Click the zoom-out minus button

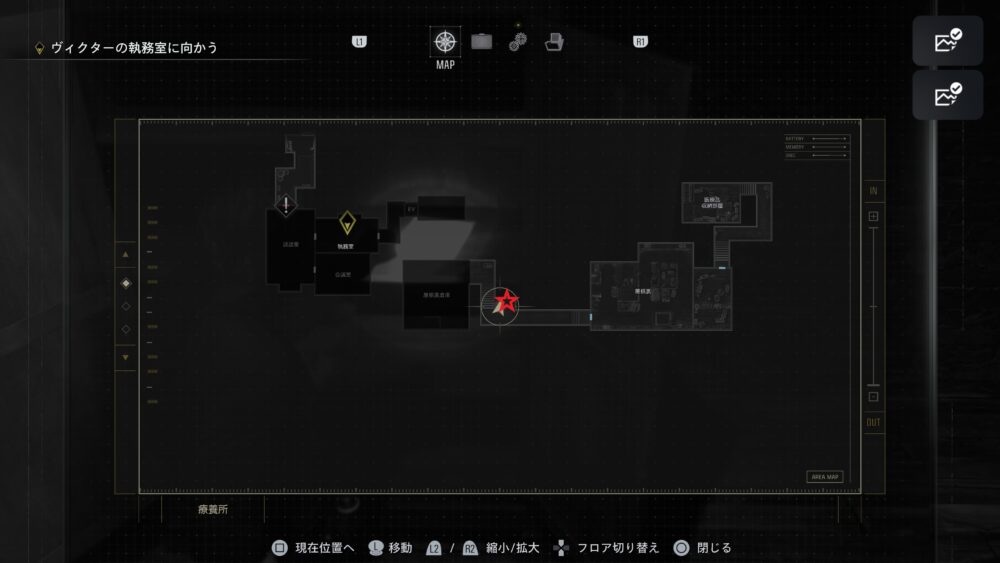click(x=873, y=396)
